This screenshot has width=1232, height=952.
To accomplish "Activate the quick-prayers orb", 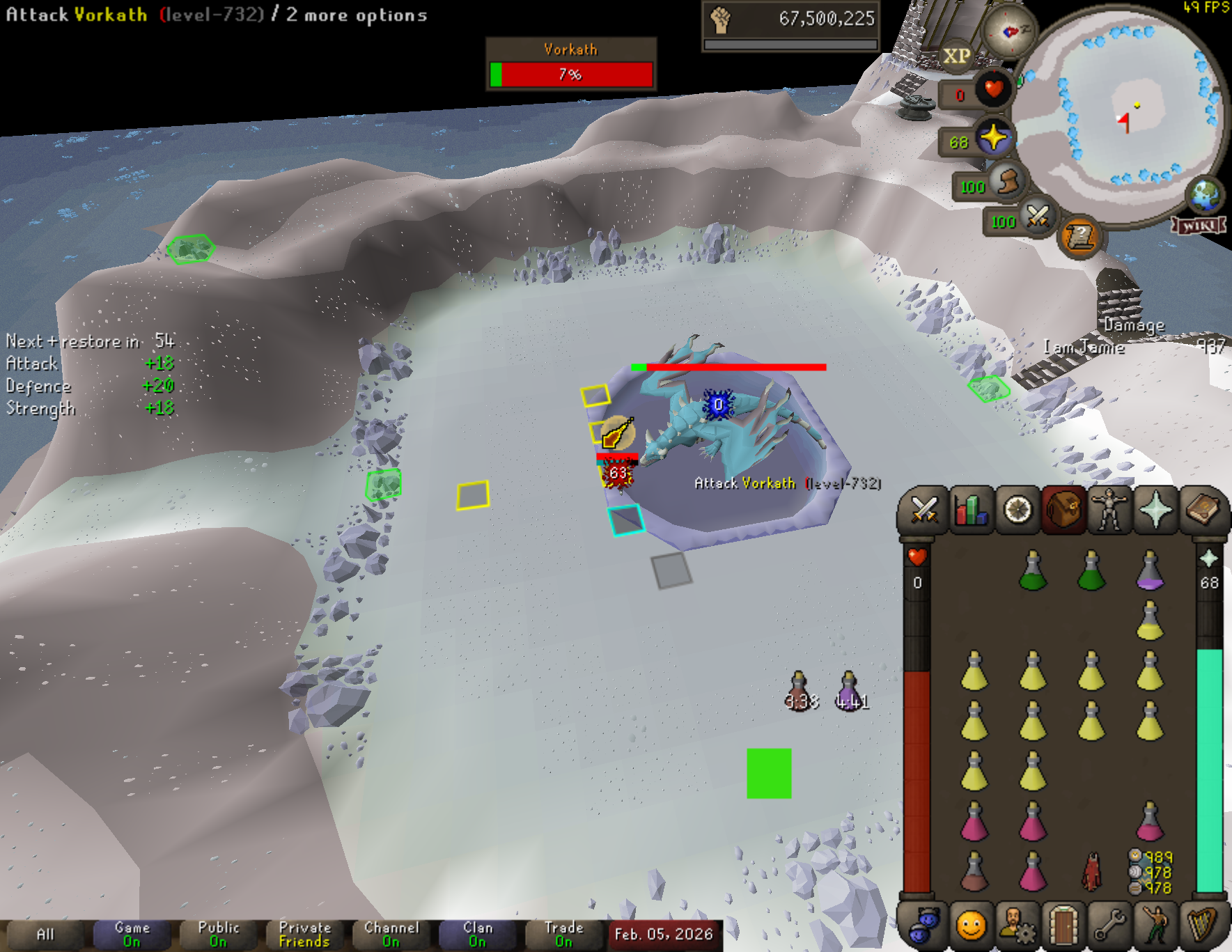I will pos(992,137).
